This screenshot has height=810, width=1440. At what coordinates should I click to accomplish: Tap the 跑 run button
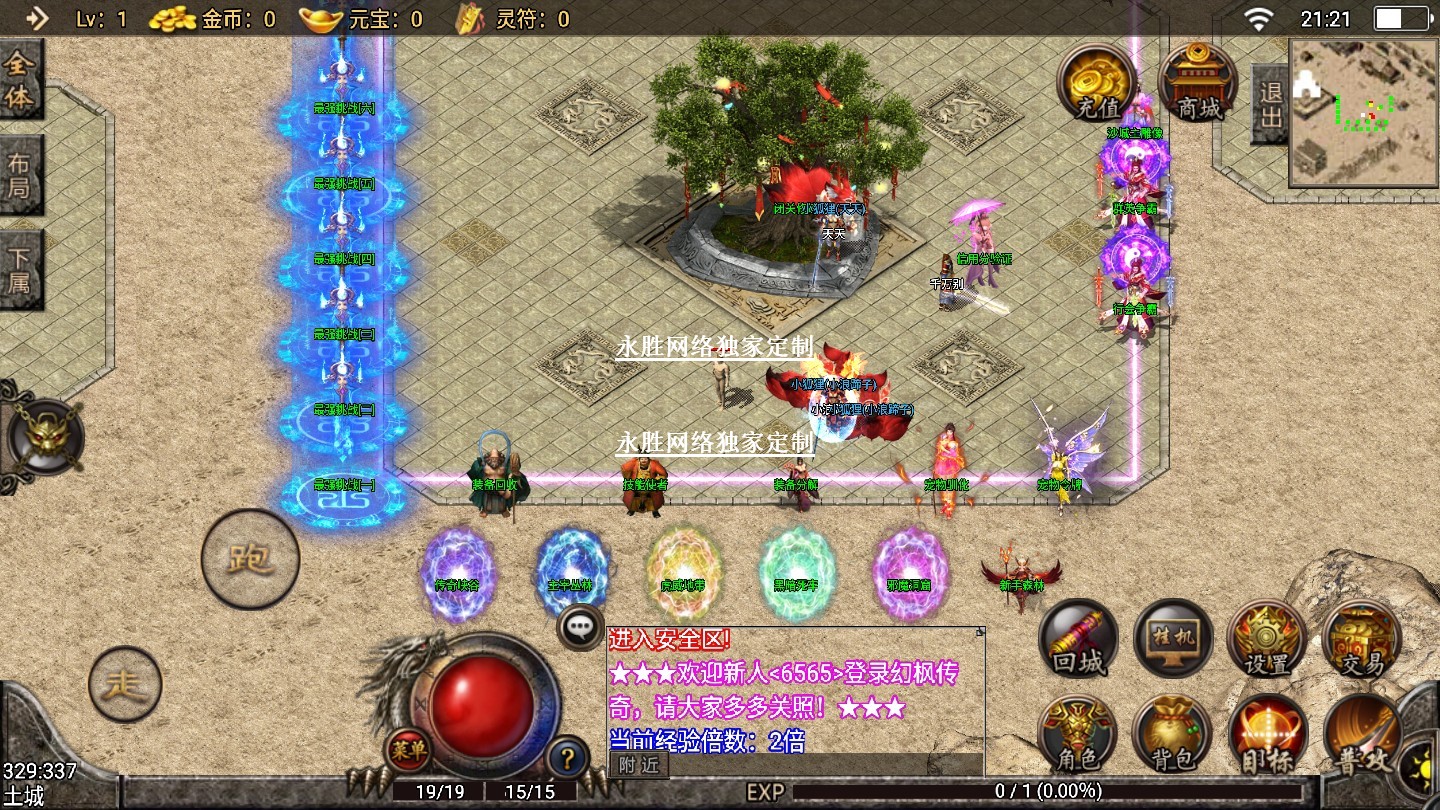(250, 559)
